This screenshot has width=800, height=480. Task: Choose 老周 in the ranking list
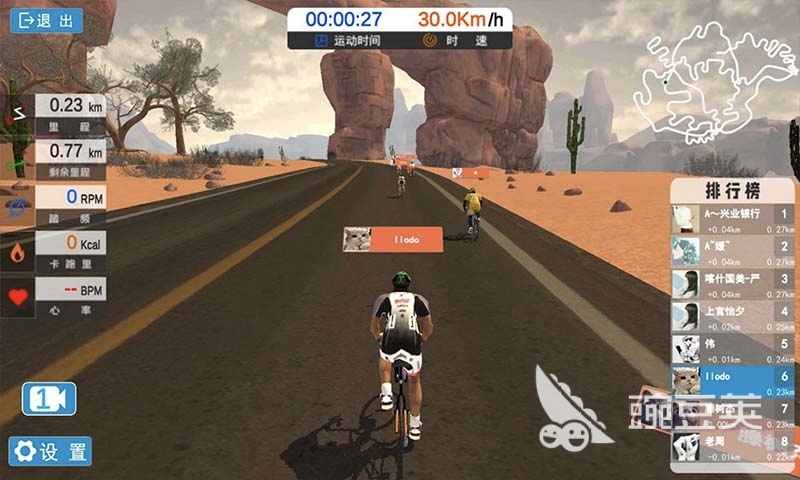[x=734, y=445]
